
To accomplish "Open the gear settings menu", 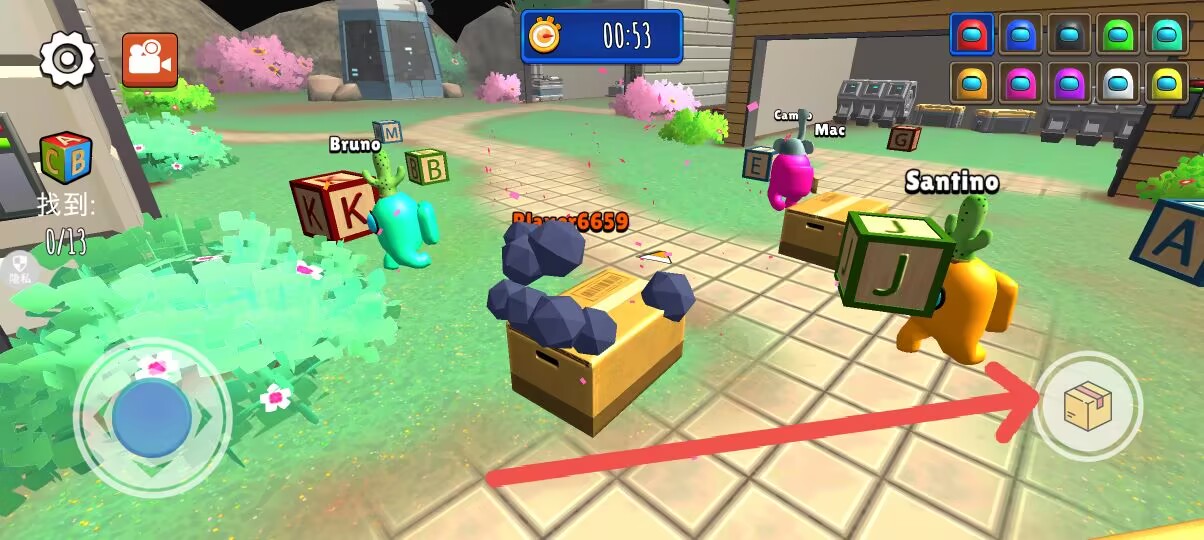I will point(67,60).
